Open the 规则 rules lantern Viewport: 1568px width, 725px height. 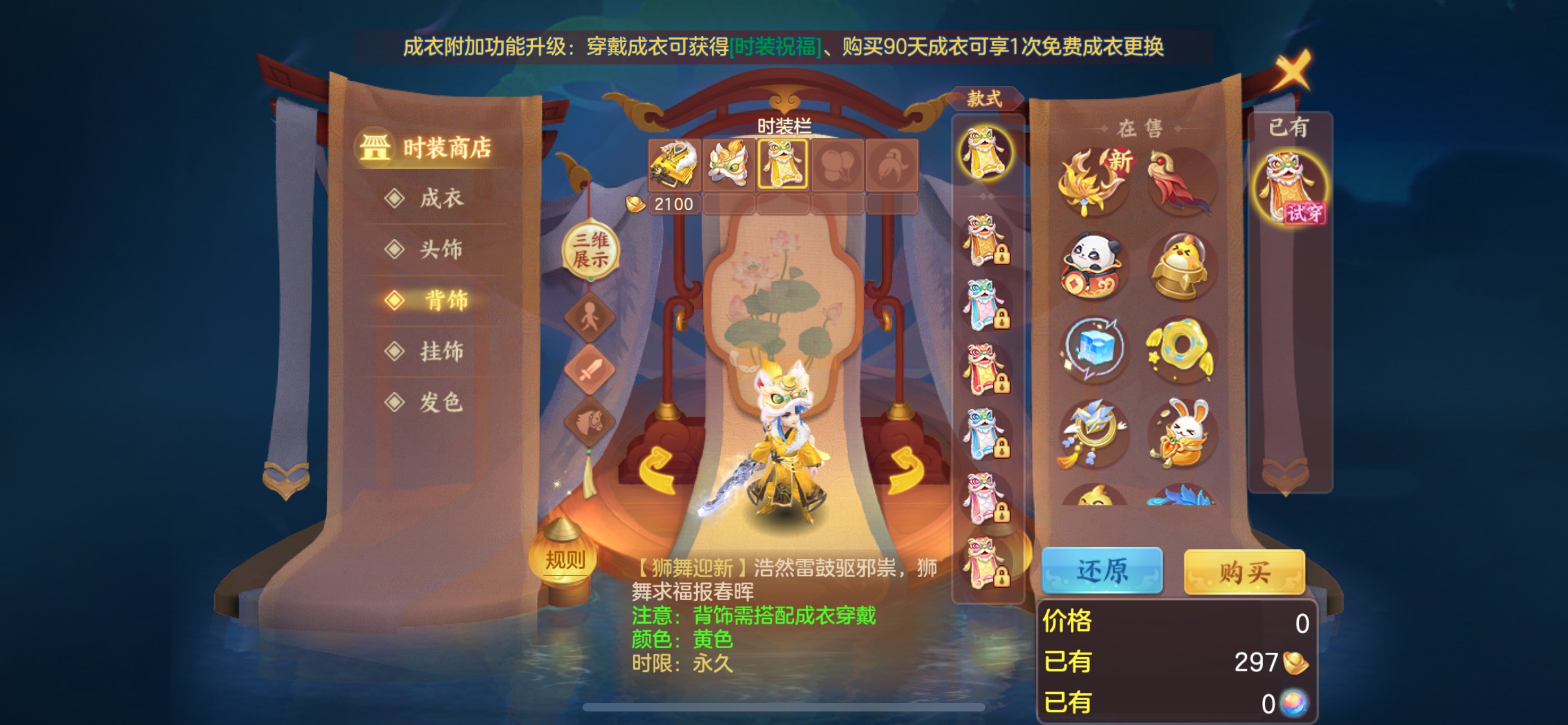click(x=564, y=559)
